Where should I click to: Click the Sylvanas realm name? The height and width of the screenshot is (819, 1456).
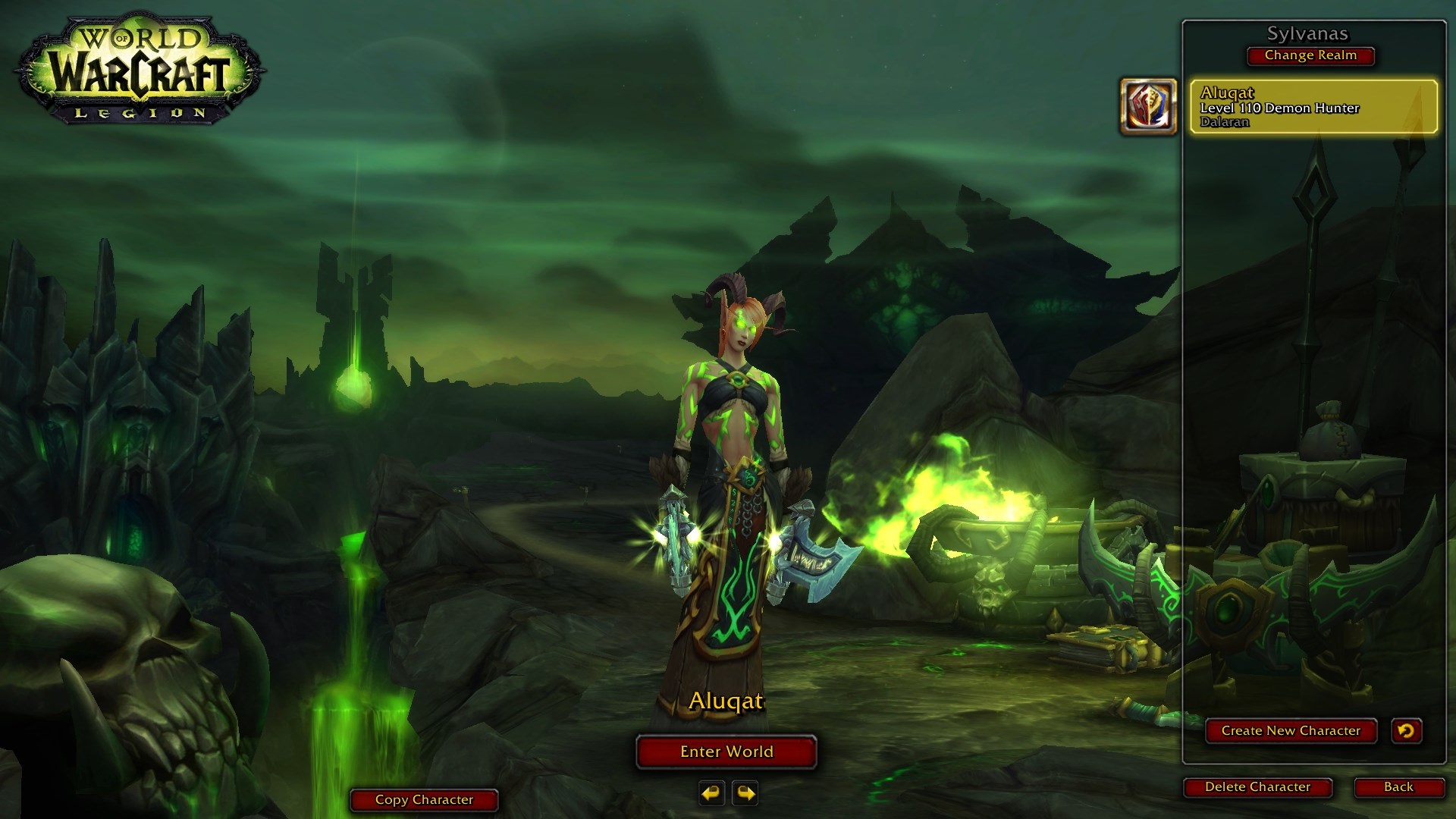(x=1310, y=34)
